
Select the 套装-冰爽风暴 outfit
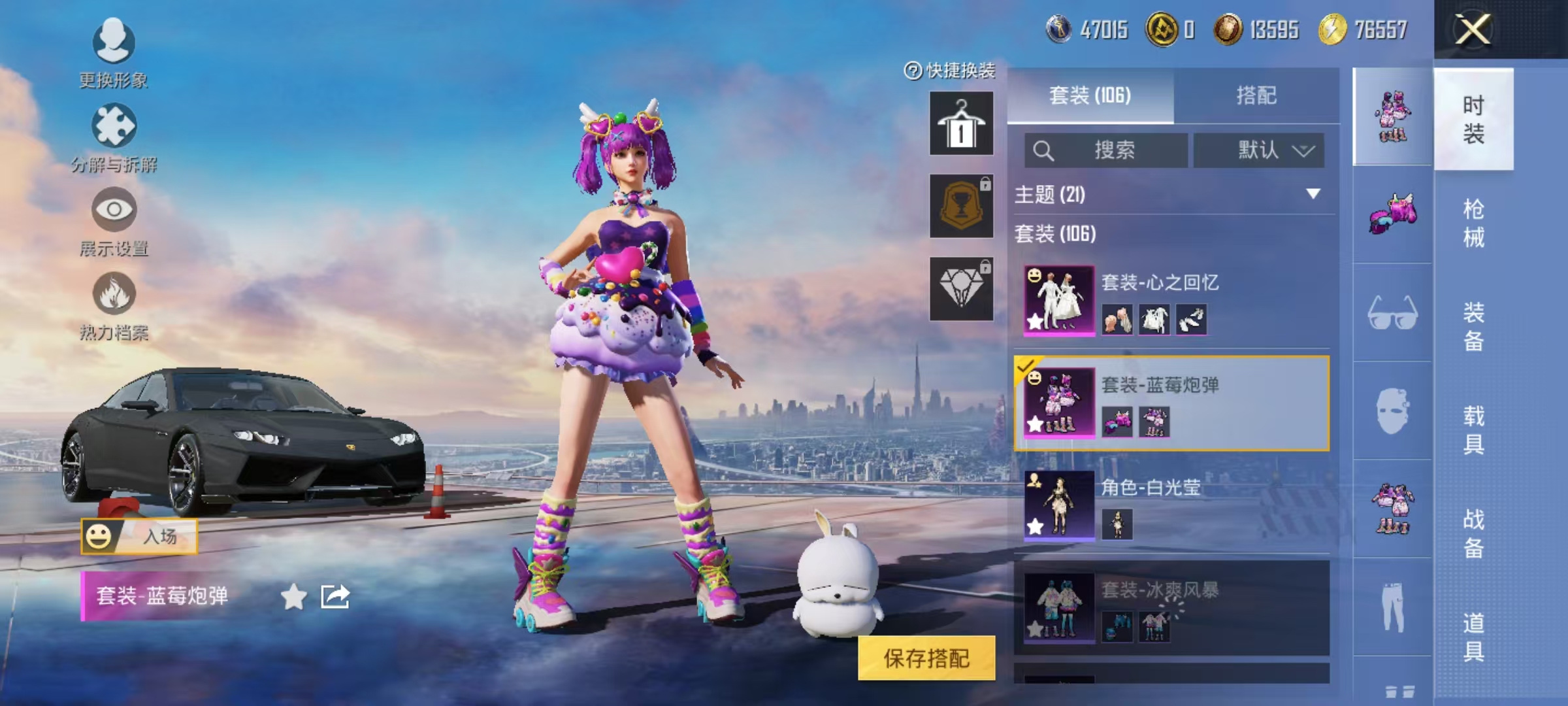[1171, 608]
